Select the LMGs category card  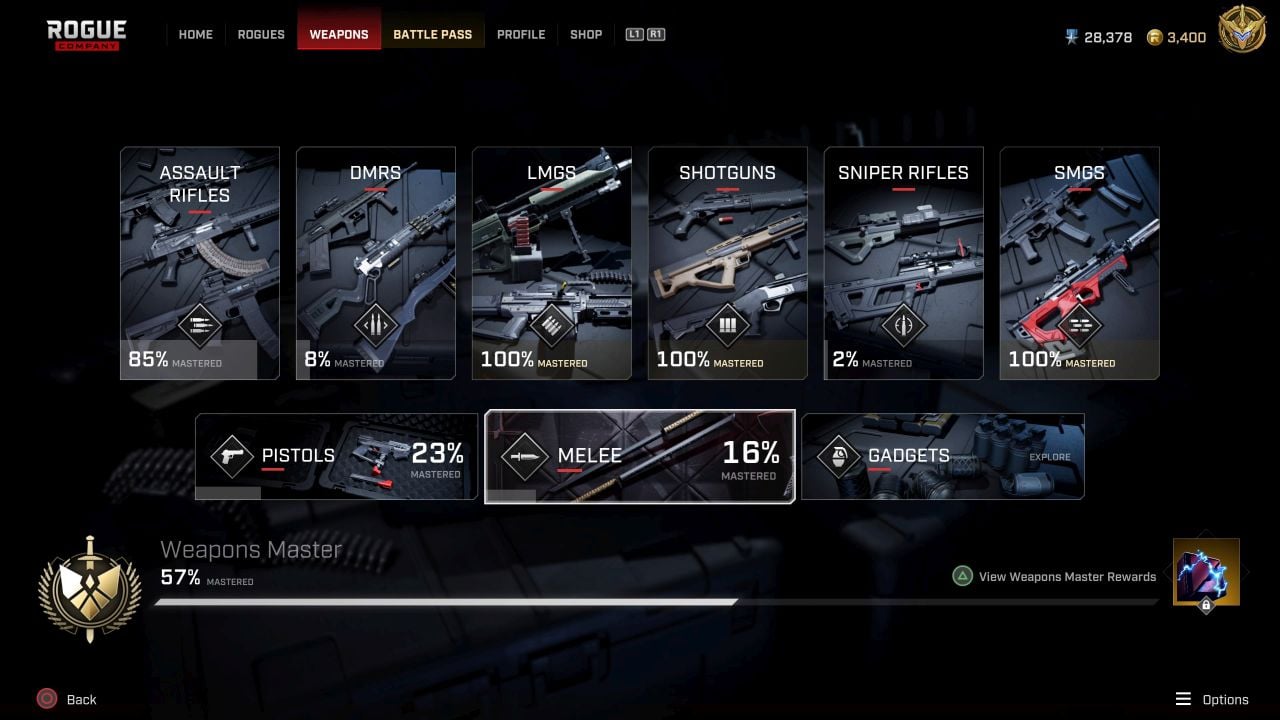(x=552, y=263)
